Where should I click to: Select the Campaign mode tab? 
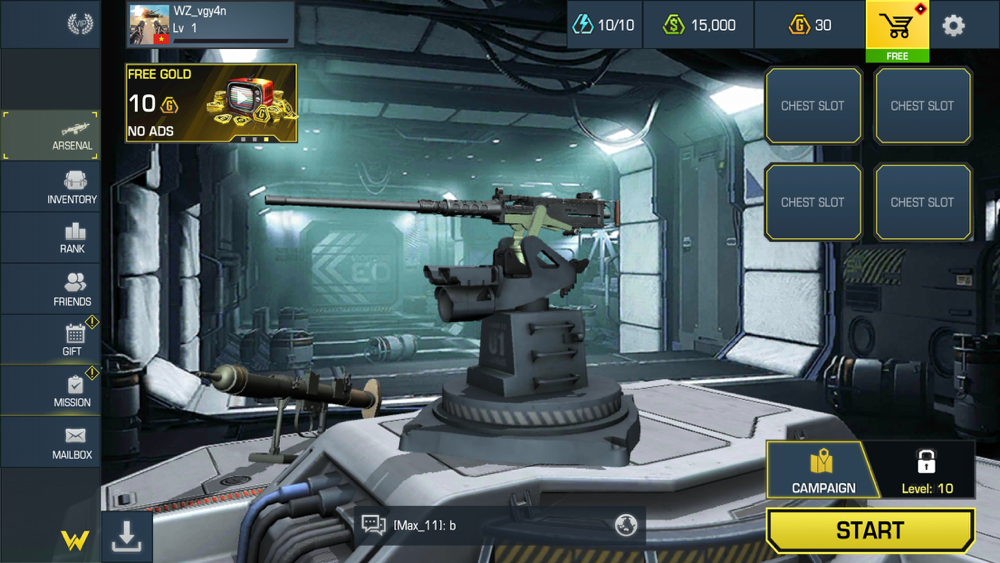[823, 470]
